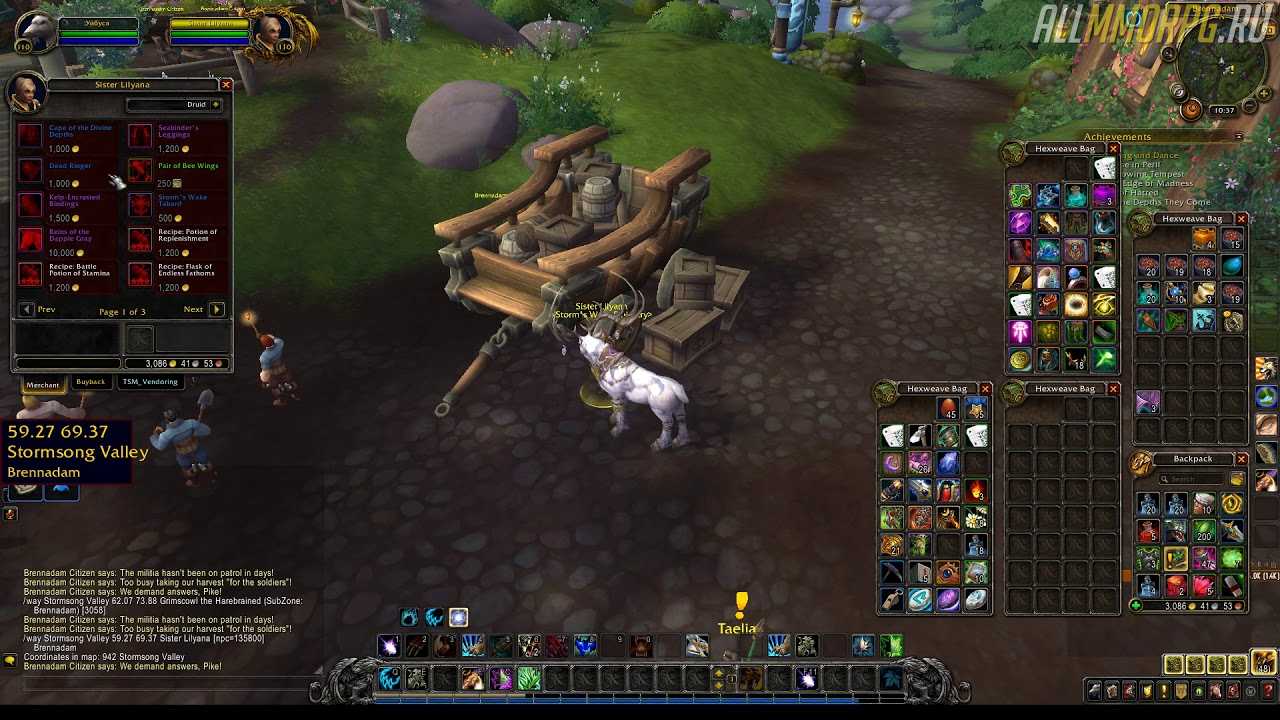
Task: Buy the Cape of the Divine Depths
Action: click(x=31, y=136)
